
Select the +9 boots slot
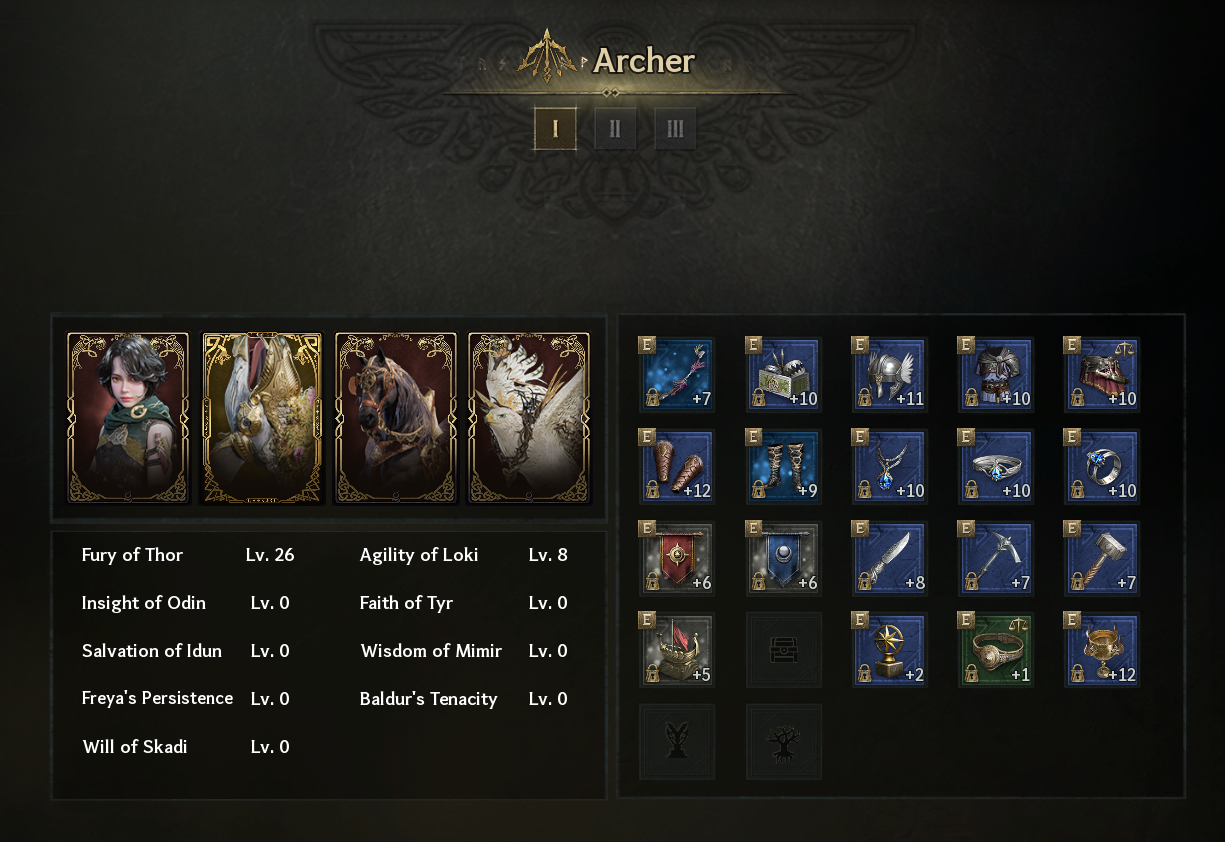pos(784,467)
